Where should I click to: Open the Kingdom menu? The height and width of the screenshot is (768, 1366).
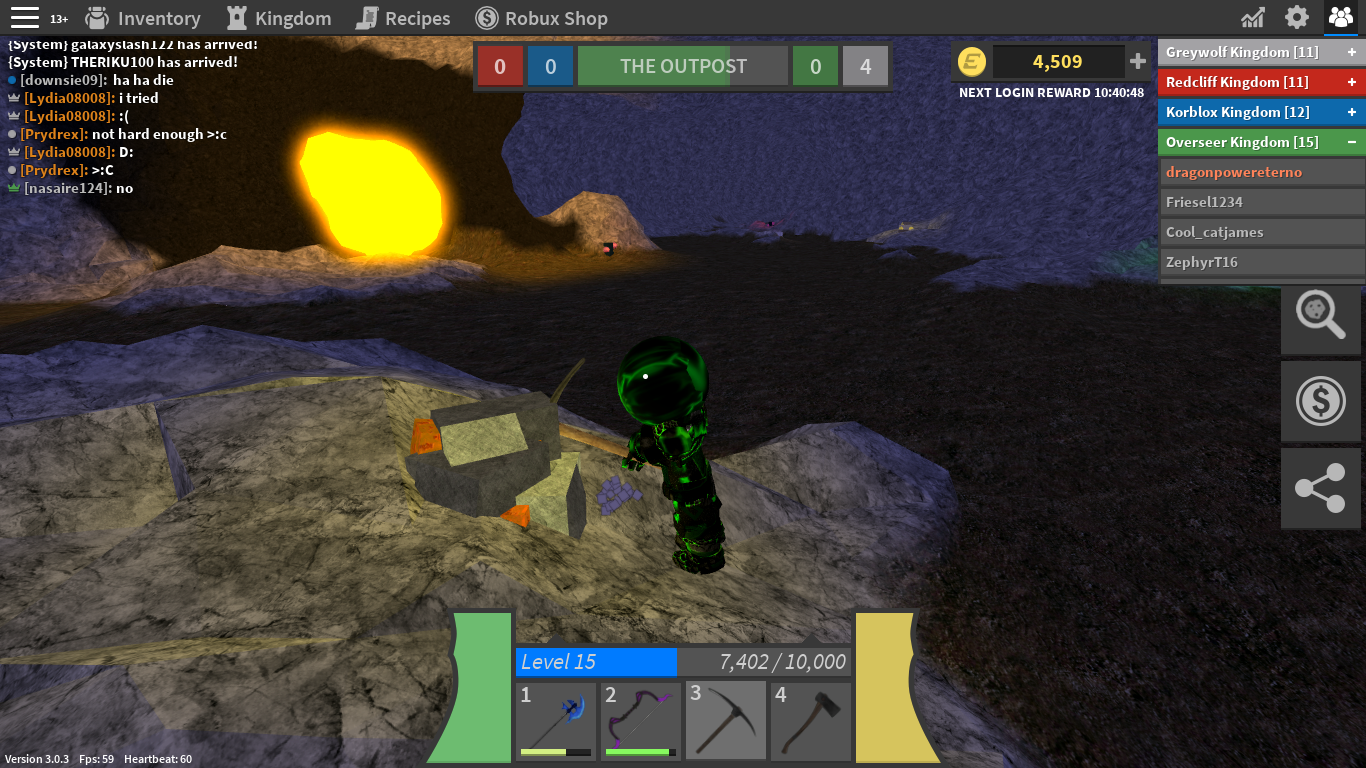click(279, 18)
